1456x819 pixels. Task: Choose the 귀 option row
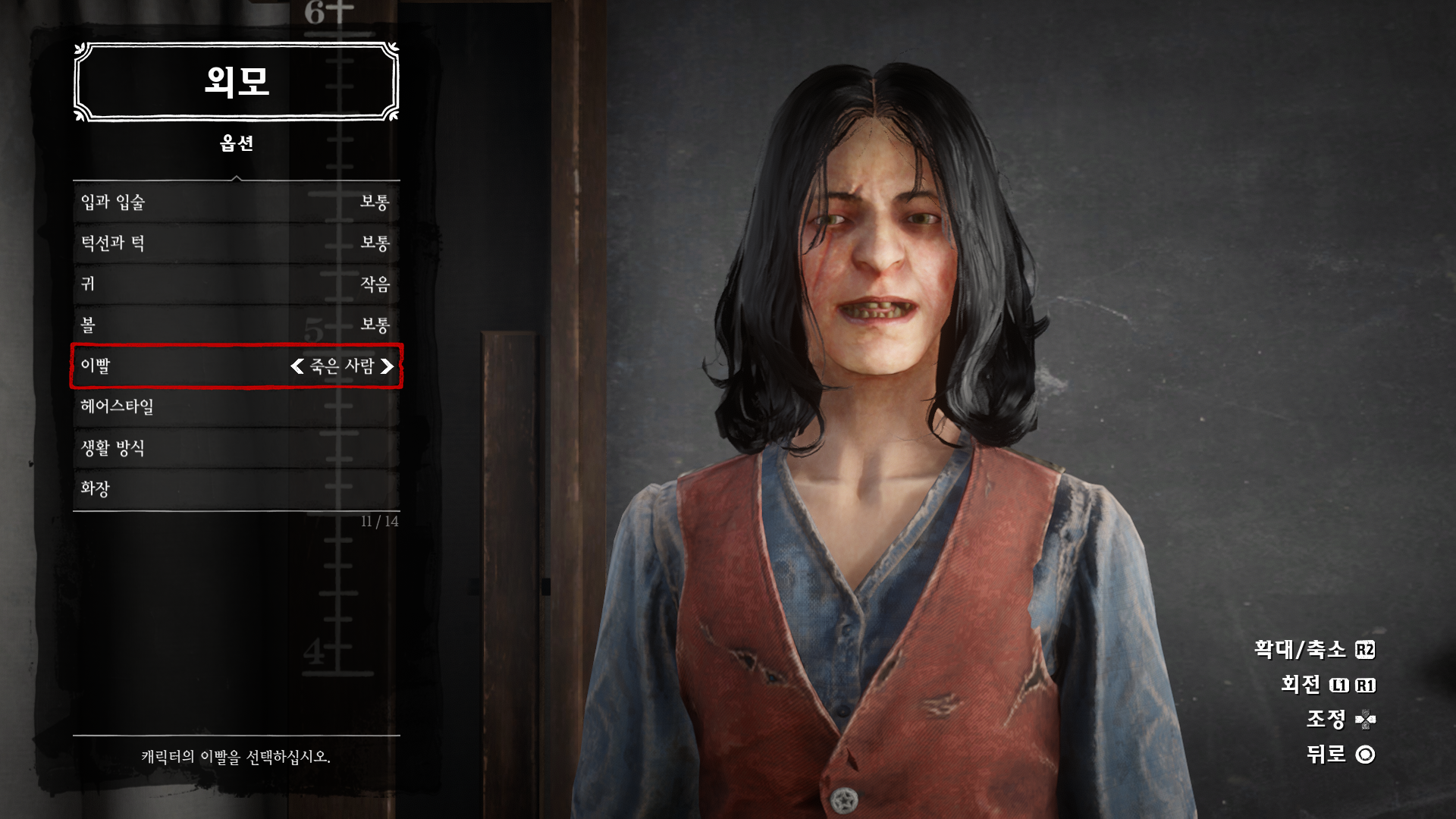[x=236, y=284]
